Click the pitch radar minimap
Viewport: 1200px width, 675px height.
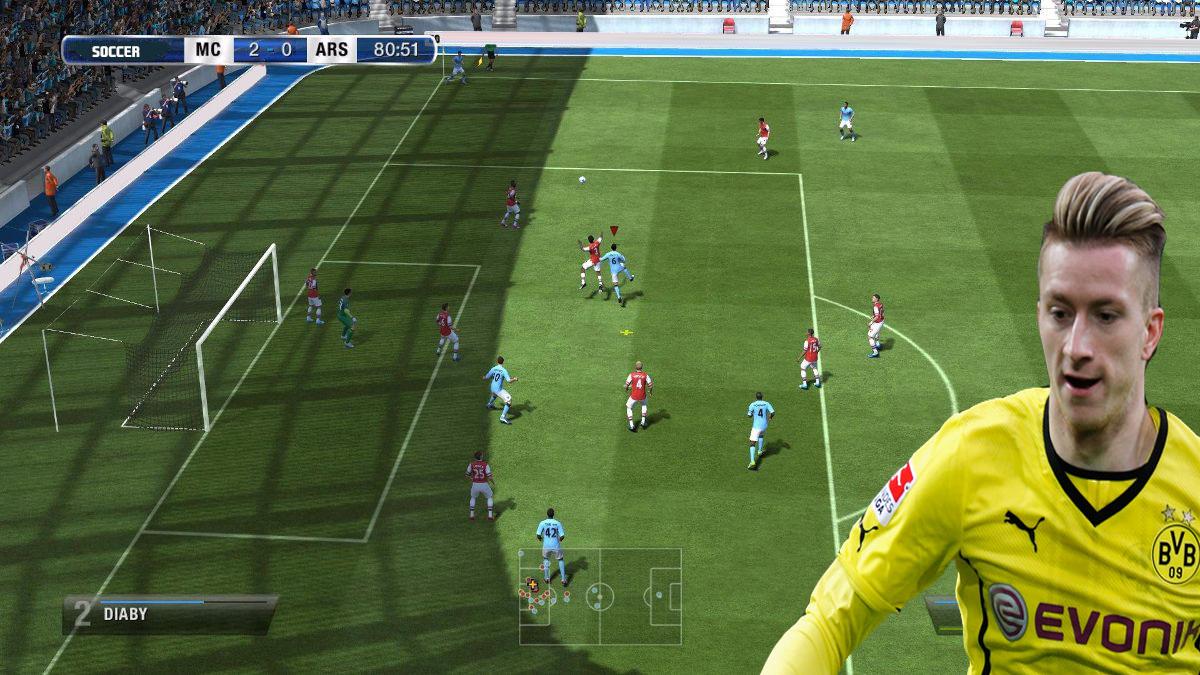(x=600, y=596)
